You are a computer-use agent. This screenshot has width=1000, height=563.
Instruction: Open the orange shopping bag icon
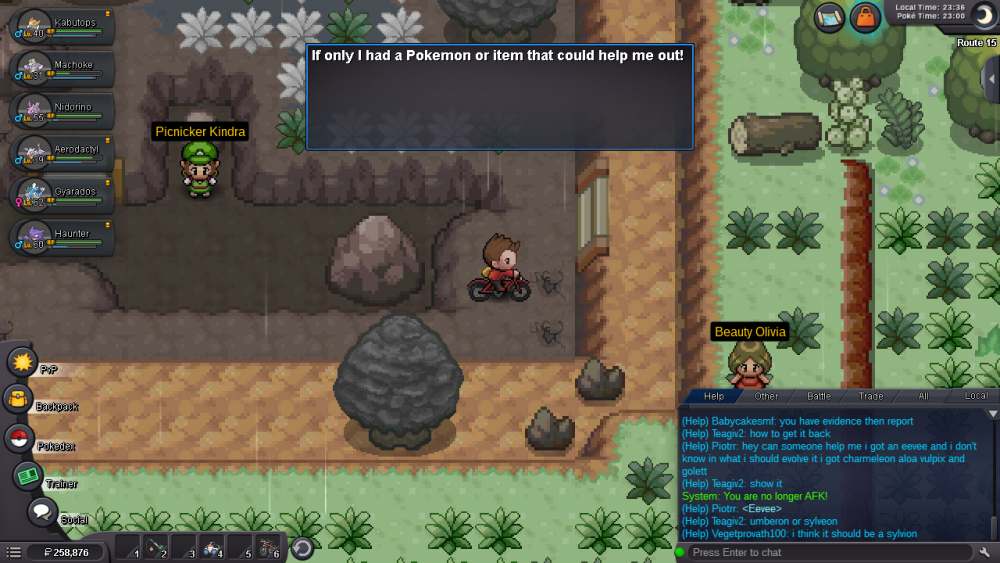coord(865,17)
